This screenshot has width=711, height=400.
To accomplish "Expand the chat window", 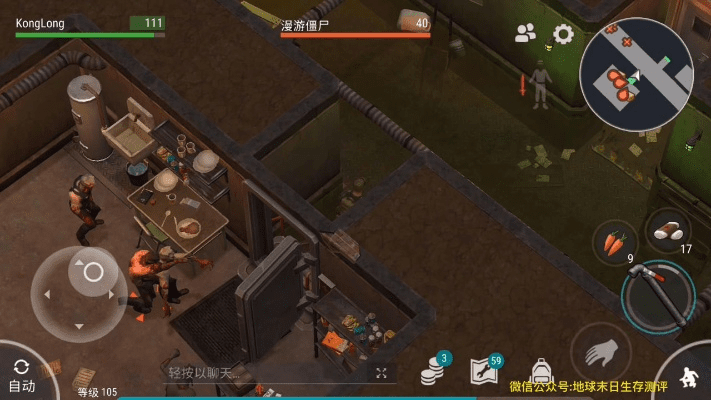I will click(381, 373).
